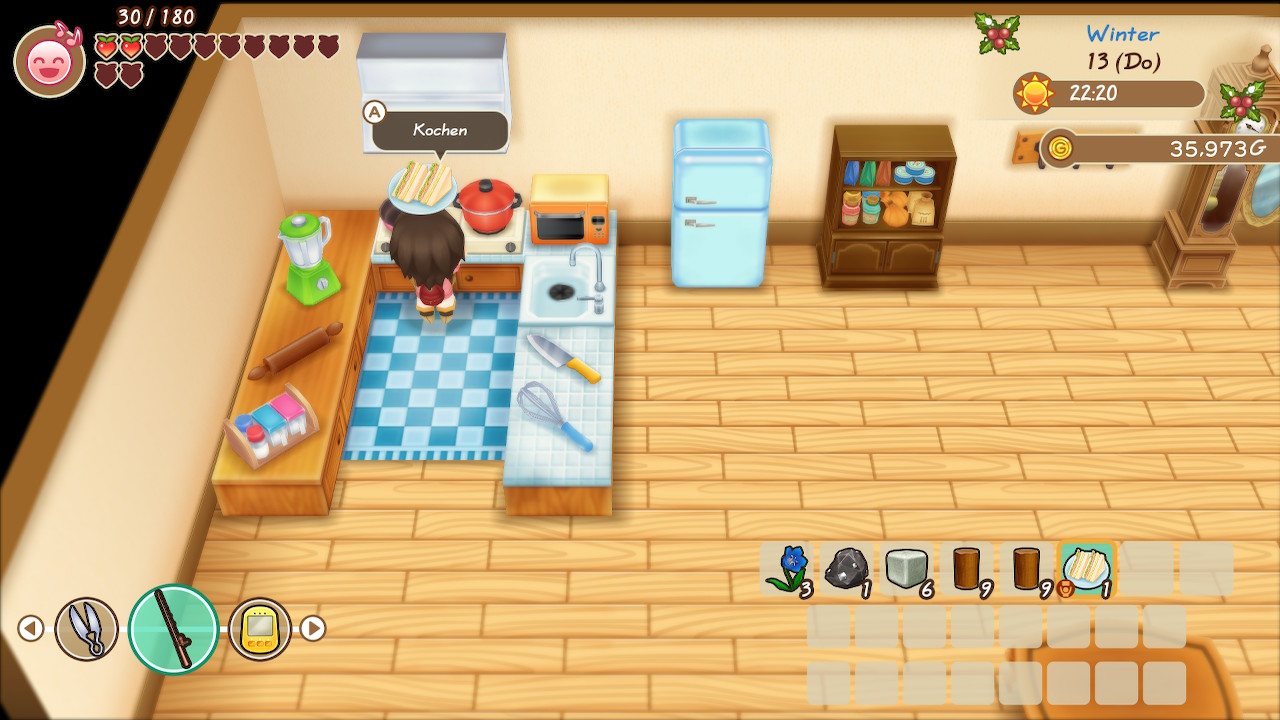1280x720 pixels.
Task: Choose the dark ore chunk slot
Action: [846, 569]
